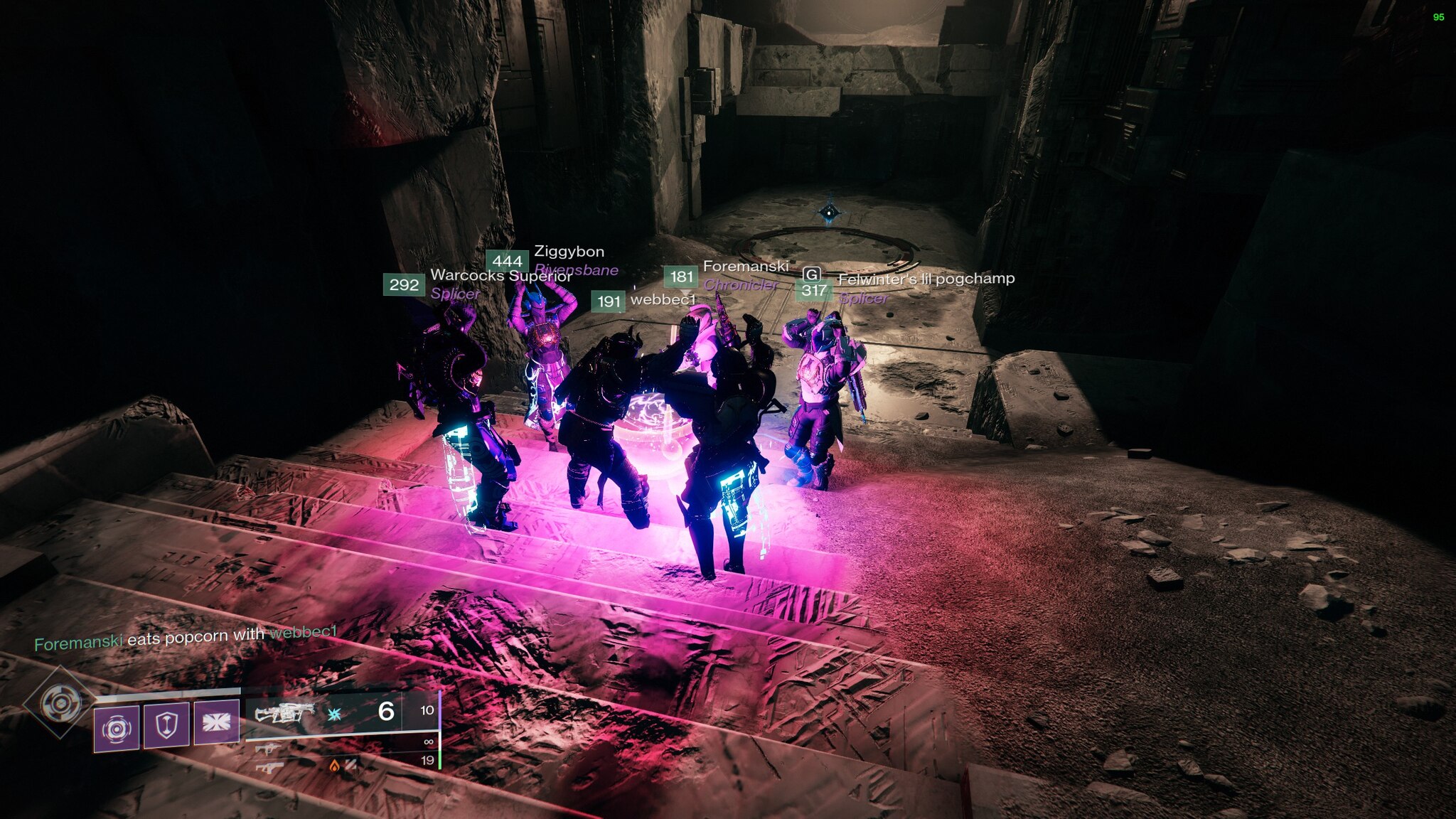Trigger the burst melee ability icon
This screenshot has width=1456, height=819.
pyautogui.click(x=216, y=722)
